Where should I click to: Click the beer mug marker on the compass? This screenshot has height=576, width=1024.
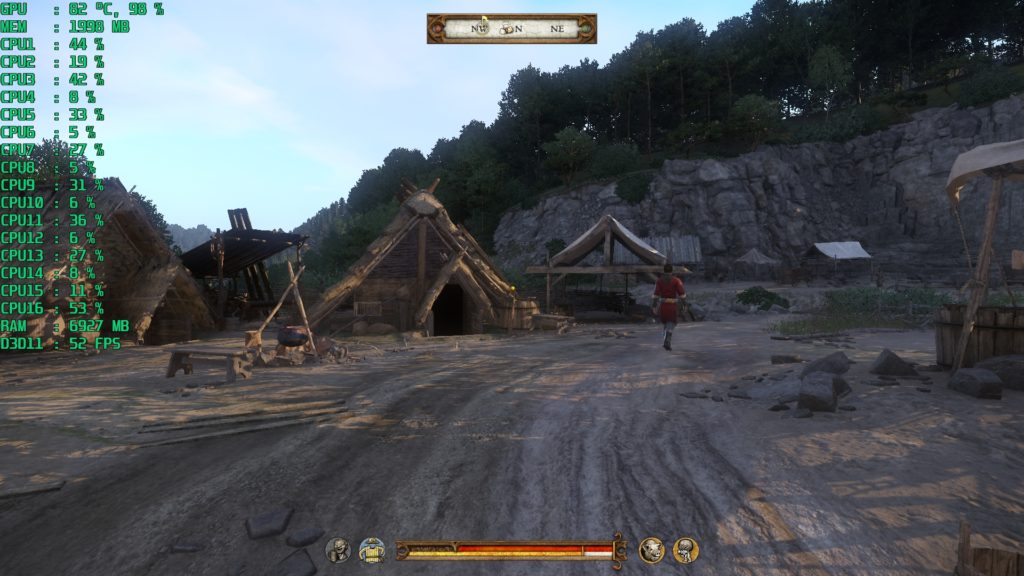506,29
